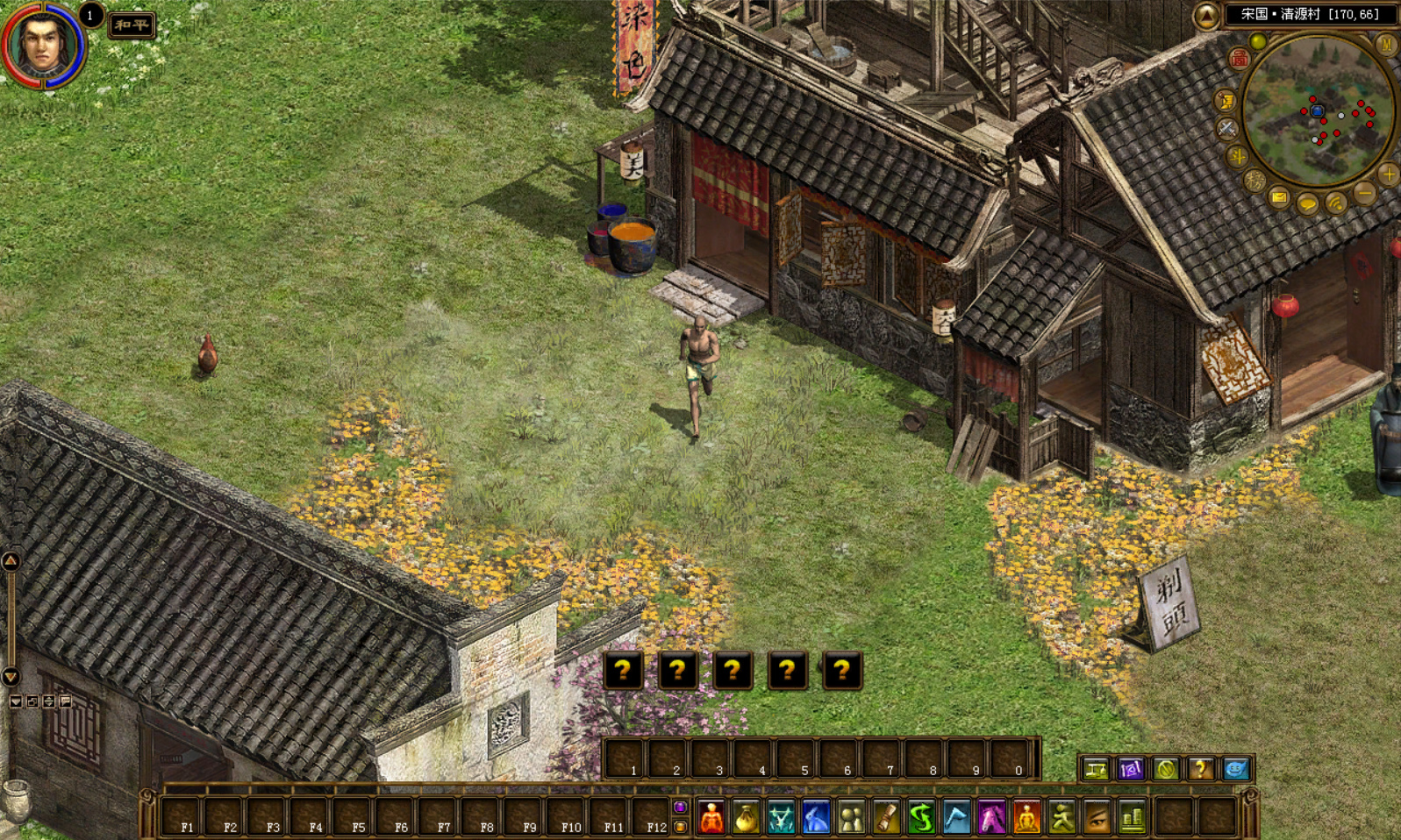The height and width of the screenshot is (840, 1401).
Task: Open the mail envelope icon
Action: 1280,198
